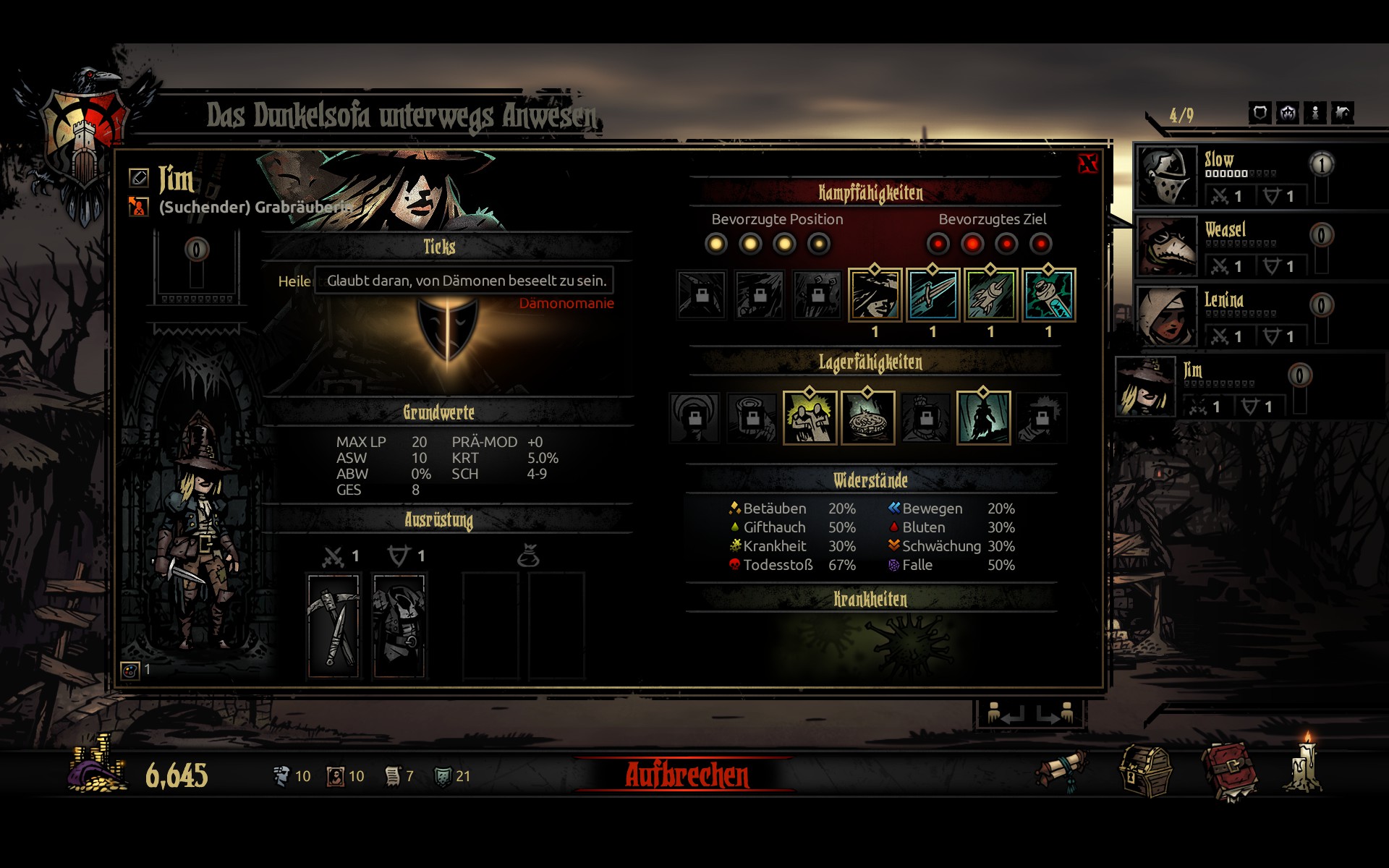Rename hero using the pencil icon
Image resolution: width=1389 pixels, height=868 pixels.
(x=138, y=177)
